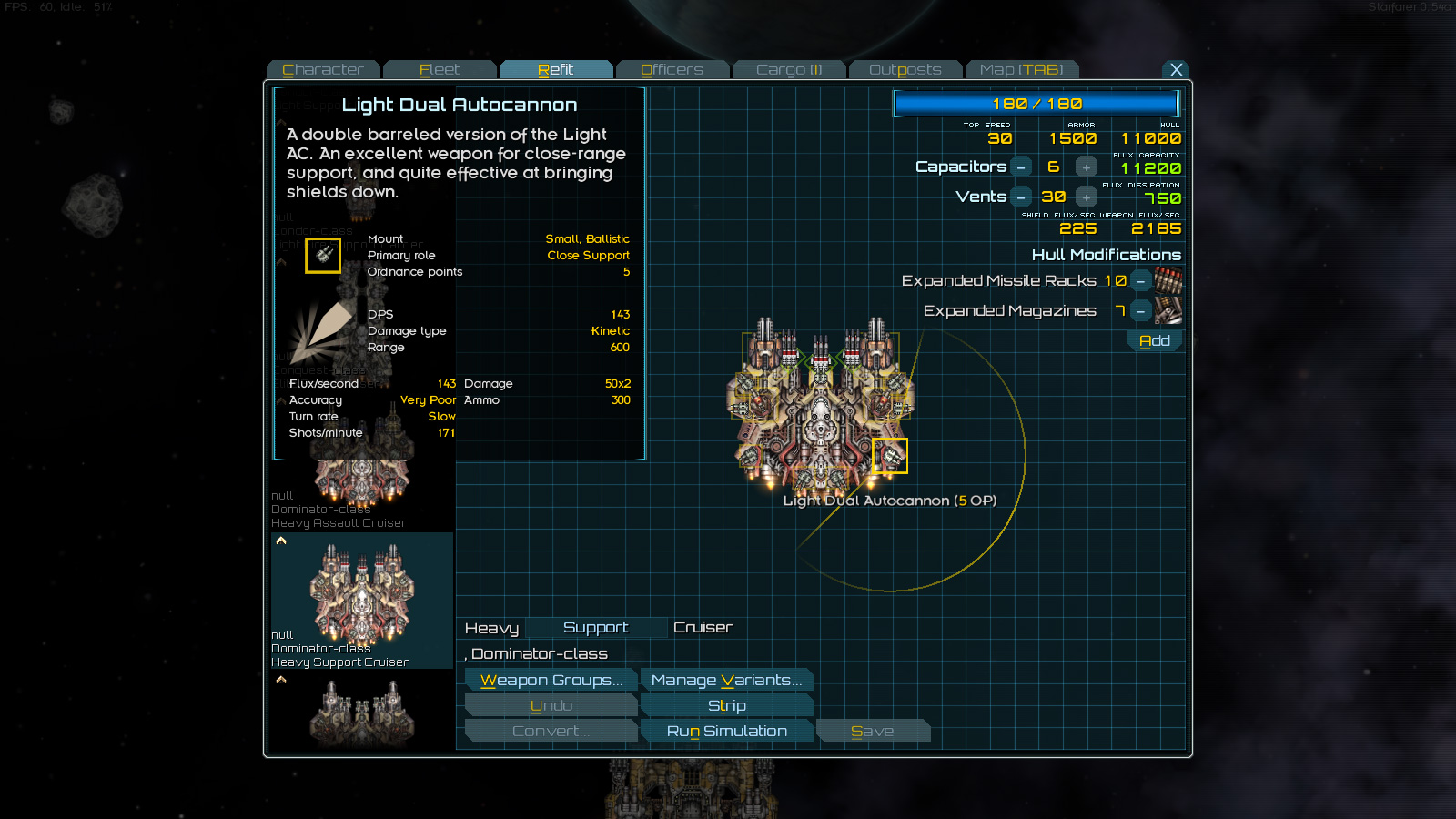The height and width of the screenshot is (819, 1456).
Task: Click the 180/180 combat readiness bar
Action: (1036, 104)
